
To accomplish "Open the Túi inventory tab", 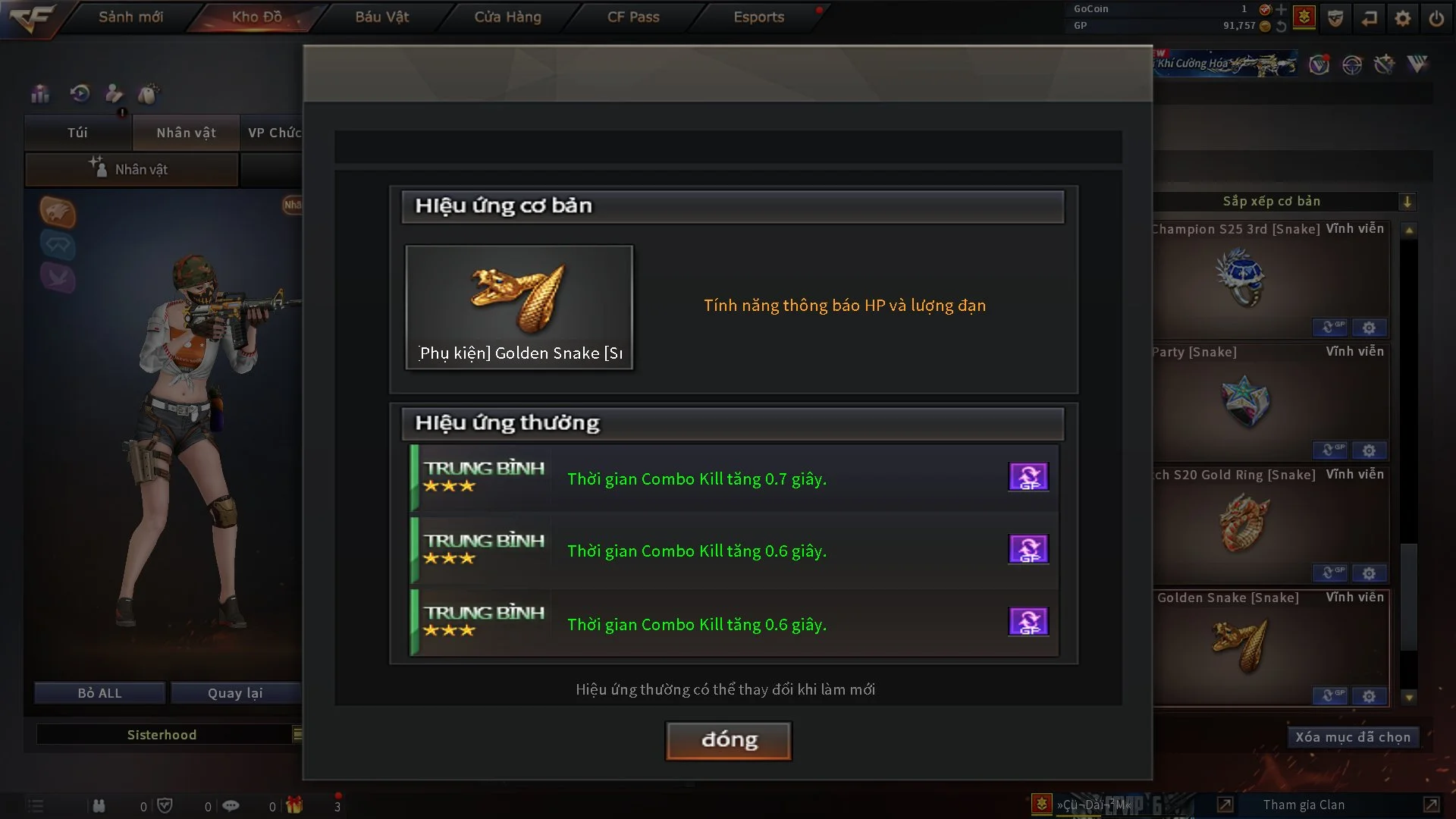I will coord(77,133).
